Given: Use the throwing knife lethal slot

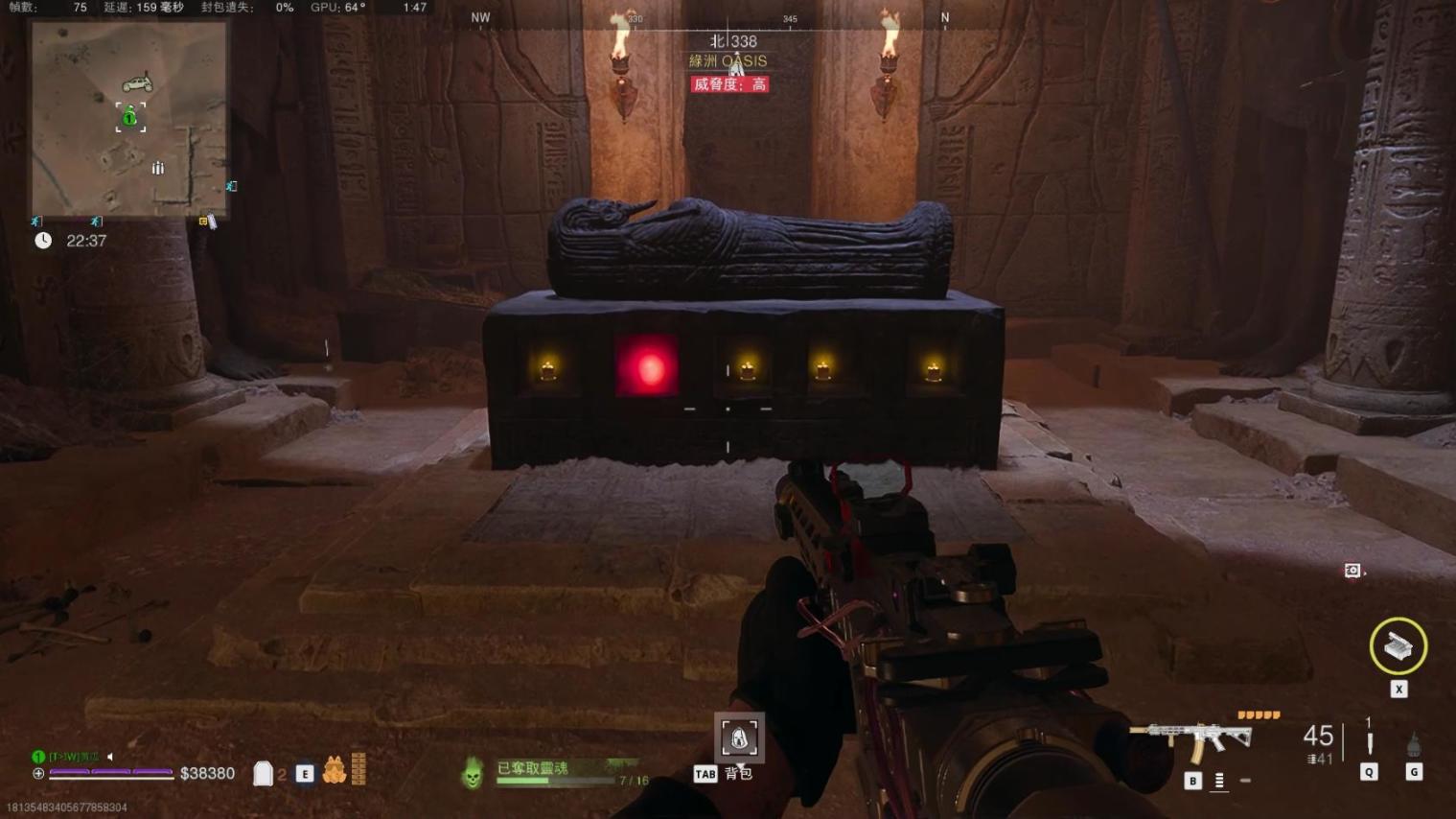Looking at the screenshot, I should tap(1369, 743).
